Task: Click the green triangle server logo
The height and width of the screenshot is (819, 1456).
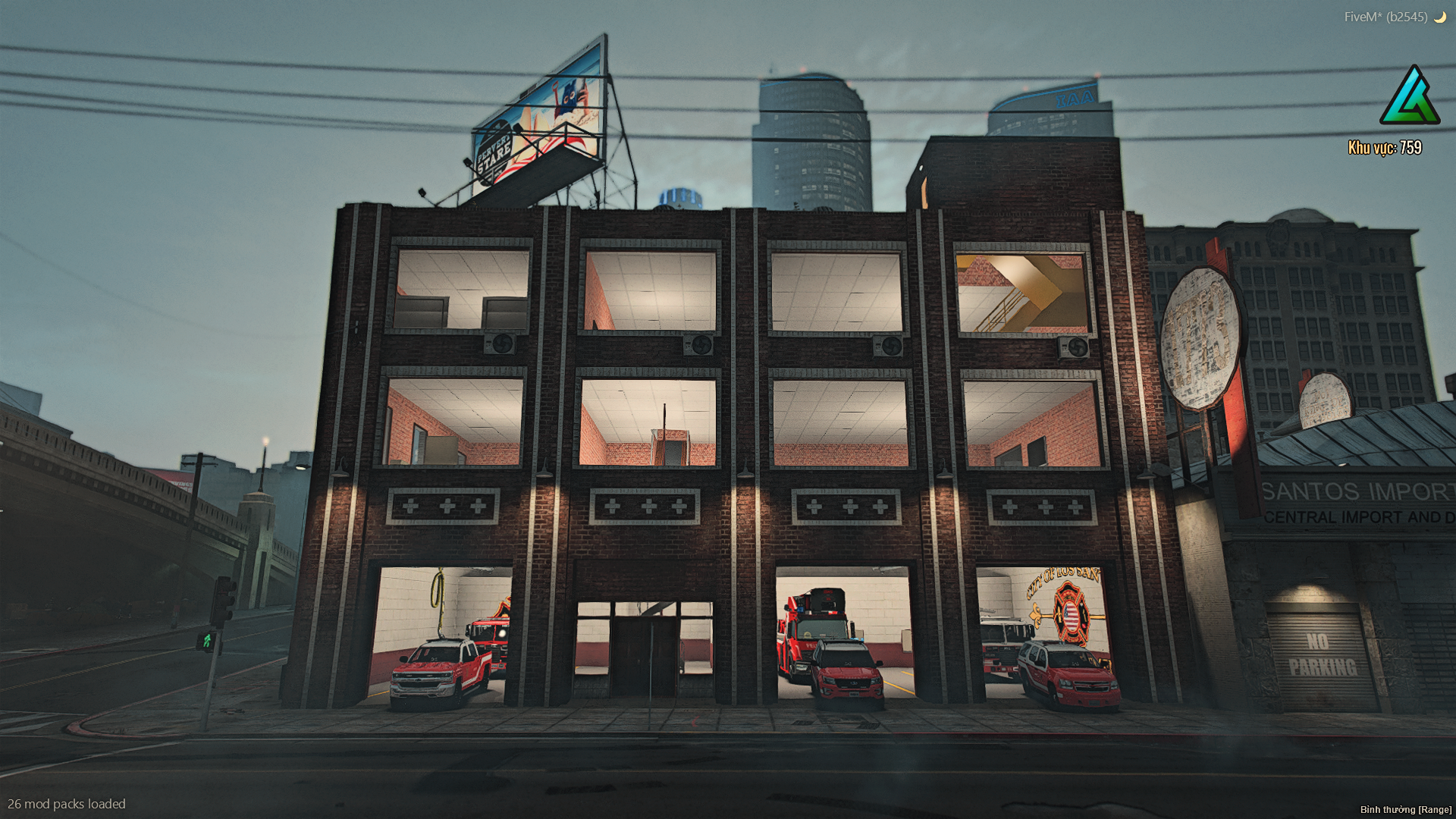Action: (1410, 96)
